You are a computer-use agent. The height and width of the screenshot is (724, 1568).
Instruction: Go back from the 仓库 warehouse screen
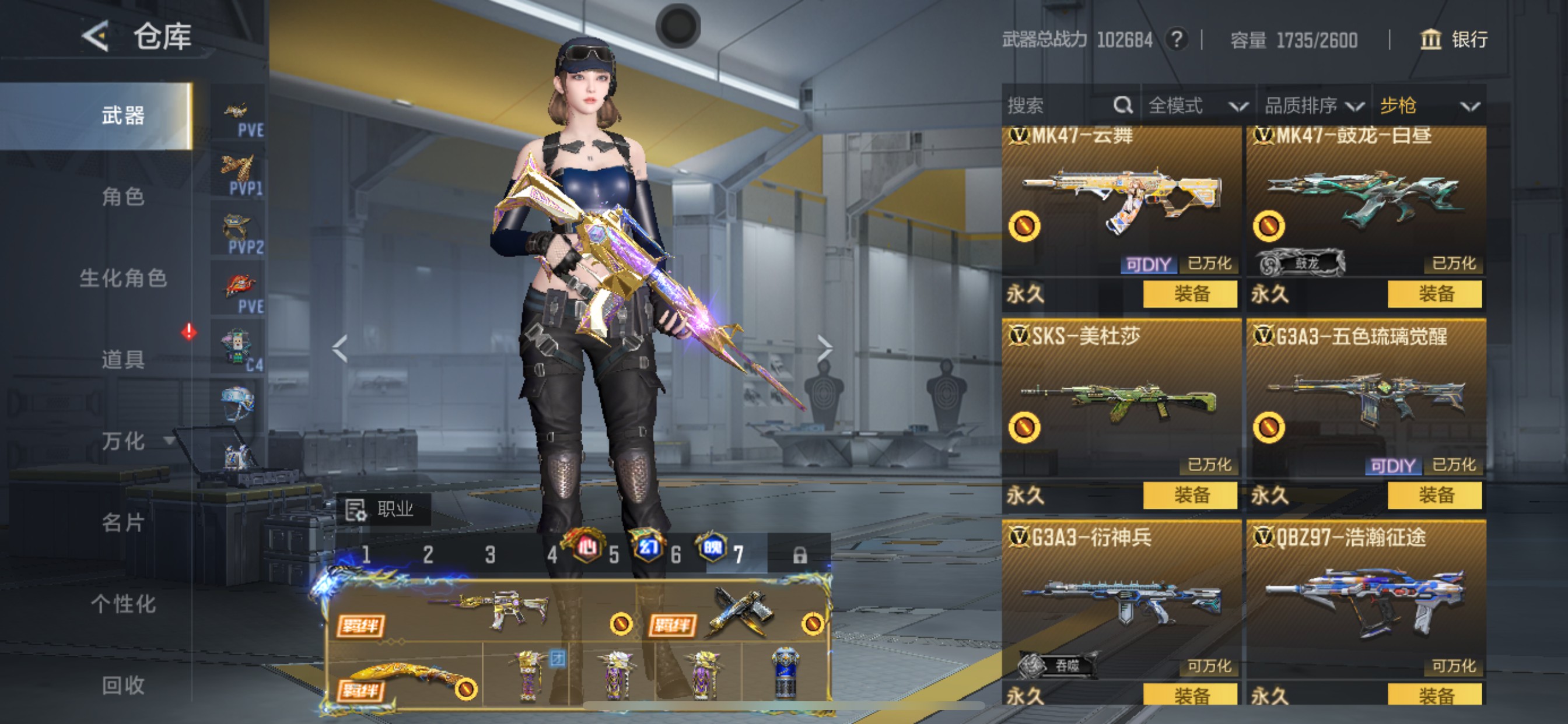coord(96,36)
